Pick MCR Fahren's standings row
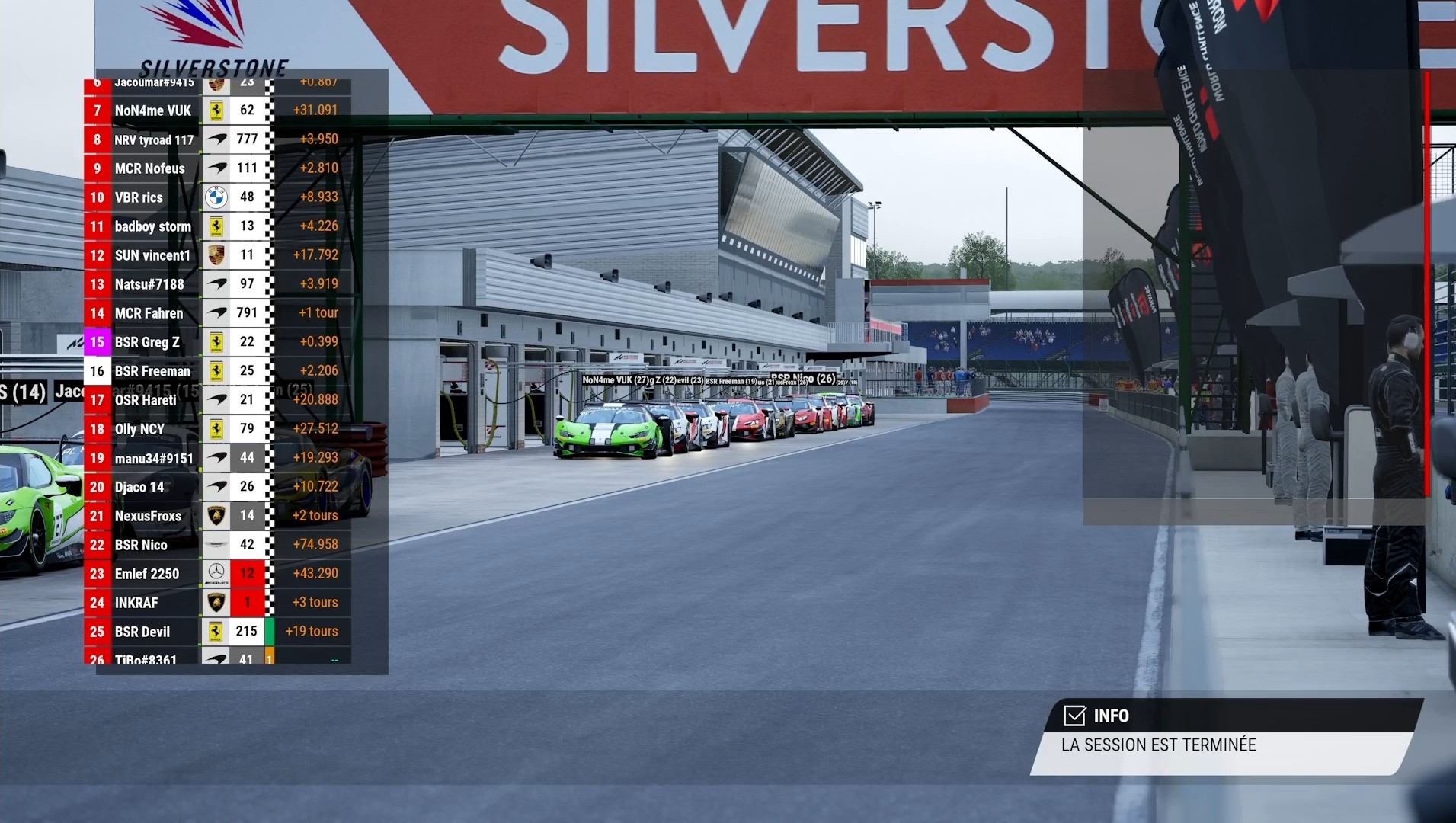 [x=149, y=313]
